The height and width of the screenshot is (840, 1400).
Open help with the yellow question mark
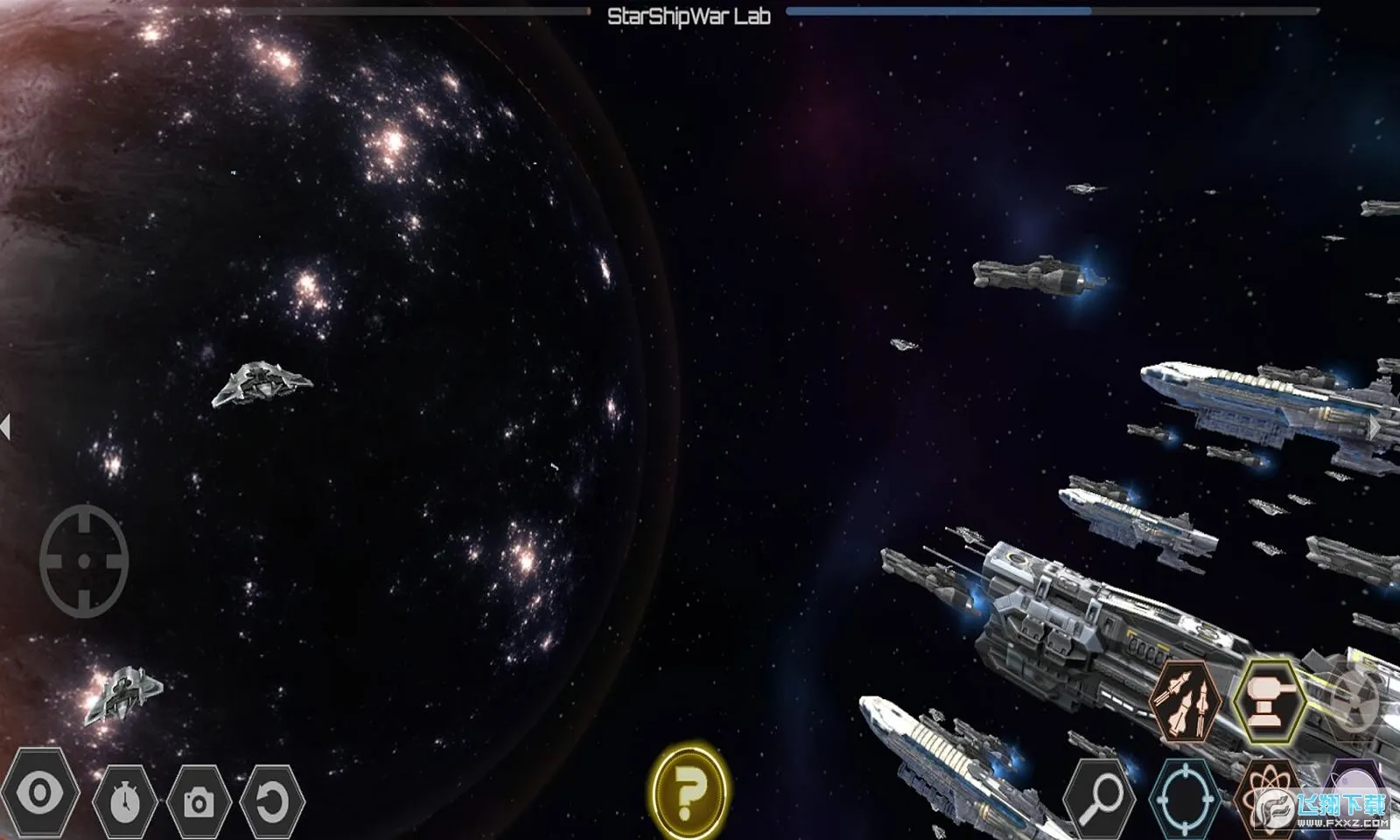point(689,792)
